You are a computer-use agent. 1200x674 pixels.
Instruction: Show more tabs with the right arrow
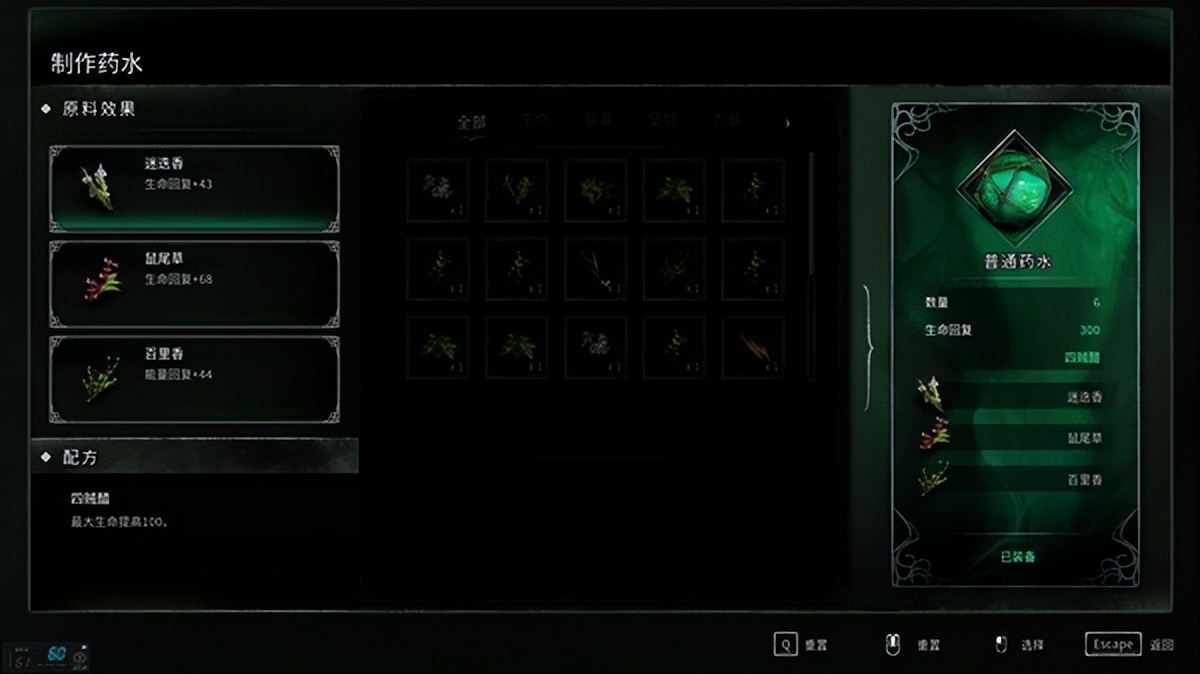coord(788,123)
